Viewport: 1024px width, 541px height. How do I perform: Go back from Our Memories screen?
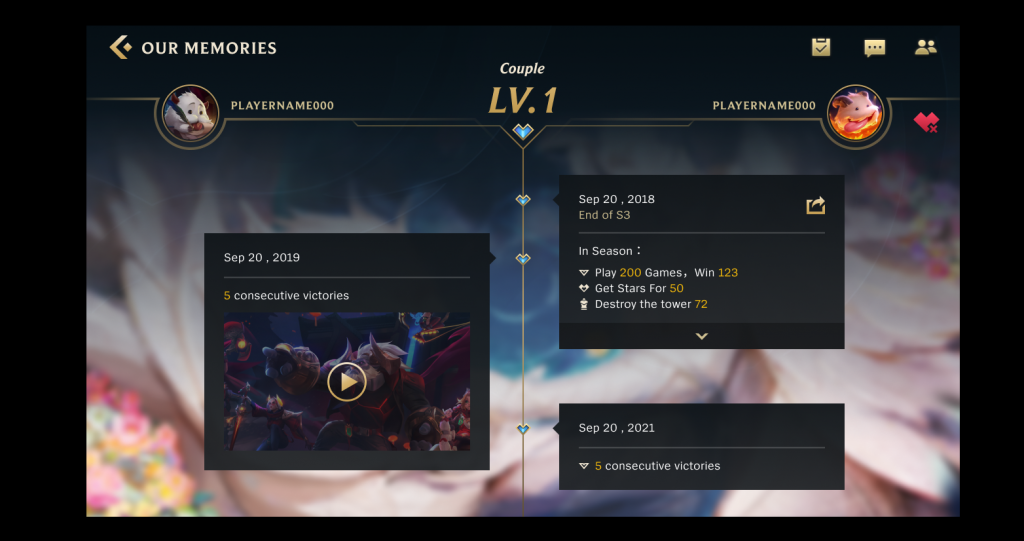[x=120, y=47]
